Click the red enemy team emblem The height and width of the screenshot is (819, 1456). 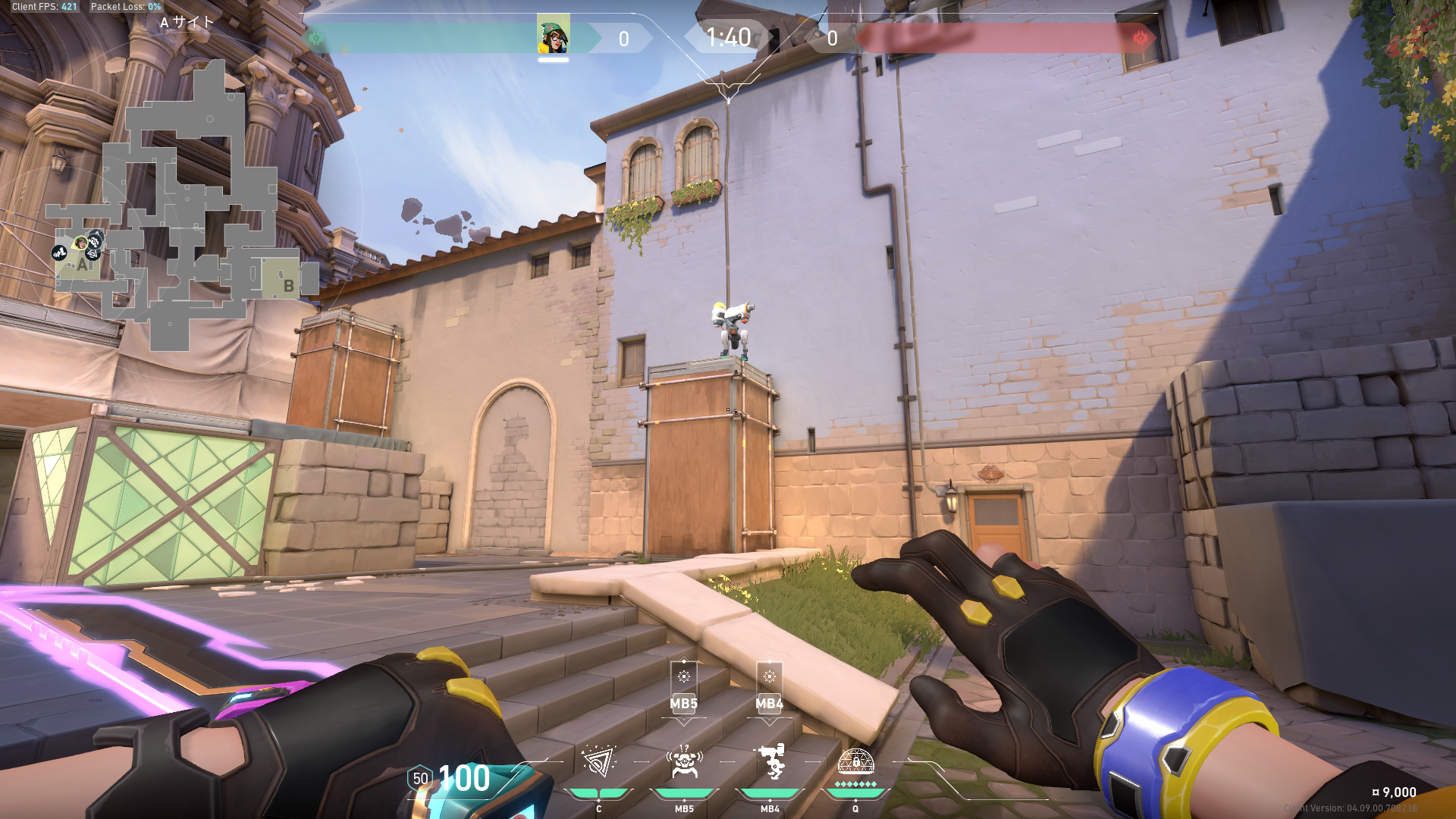tap(1140, 38)
